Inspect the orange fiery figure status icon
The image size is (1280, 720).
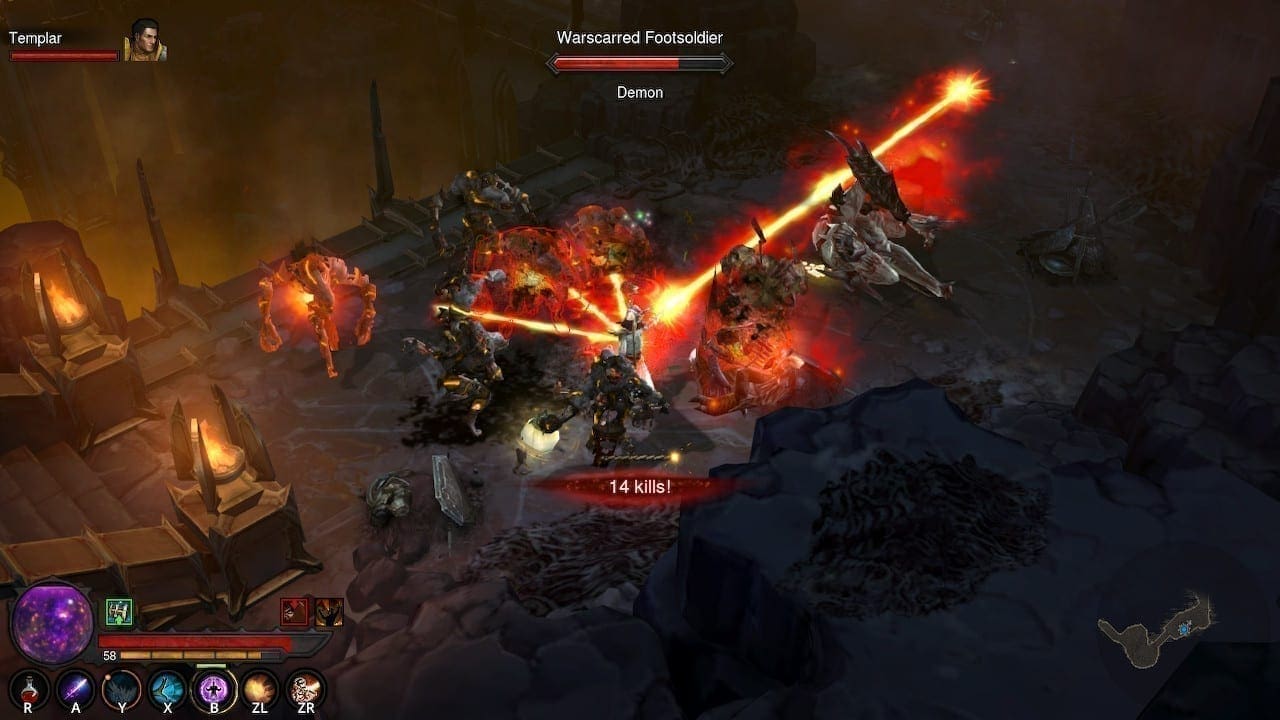[x=329, y=612]
